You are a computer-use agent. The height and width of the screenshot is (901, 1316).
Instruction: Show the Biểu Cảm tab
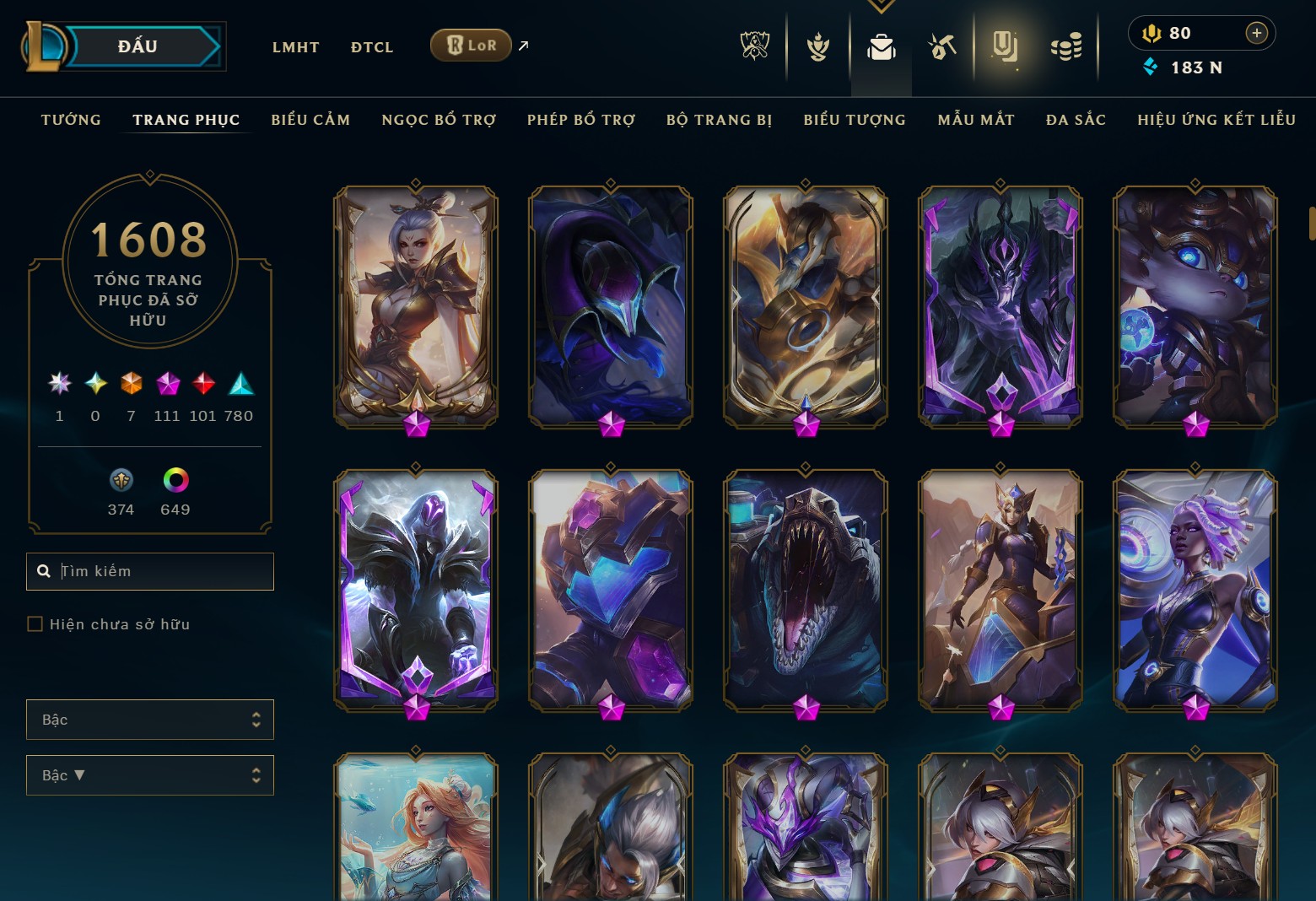310,120
